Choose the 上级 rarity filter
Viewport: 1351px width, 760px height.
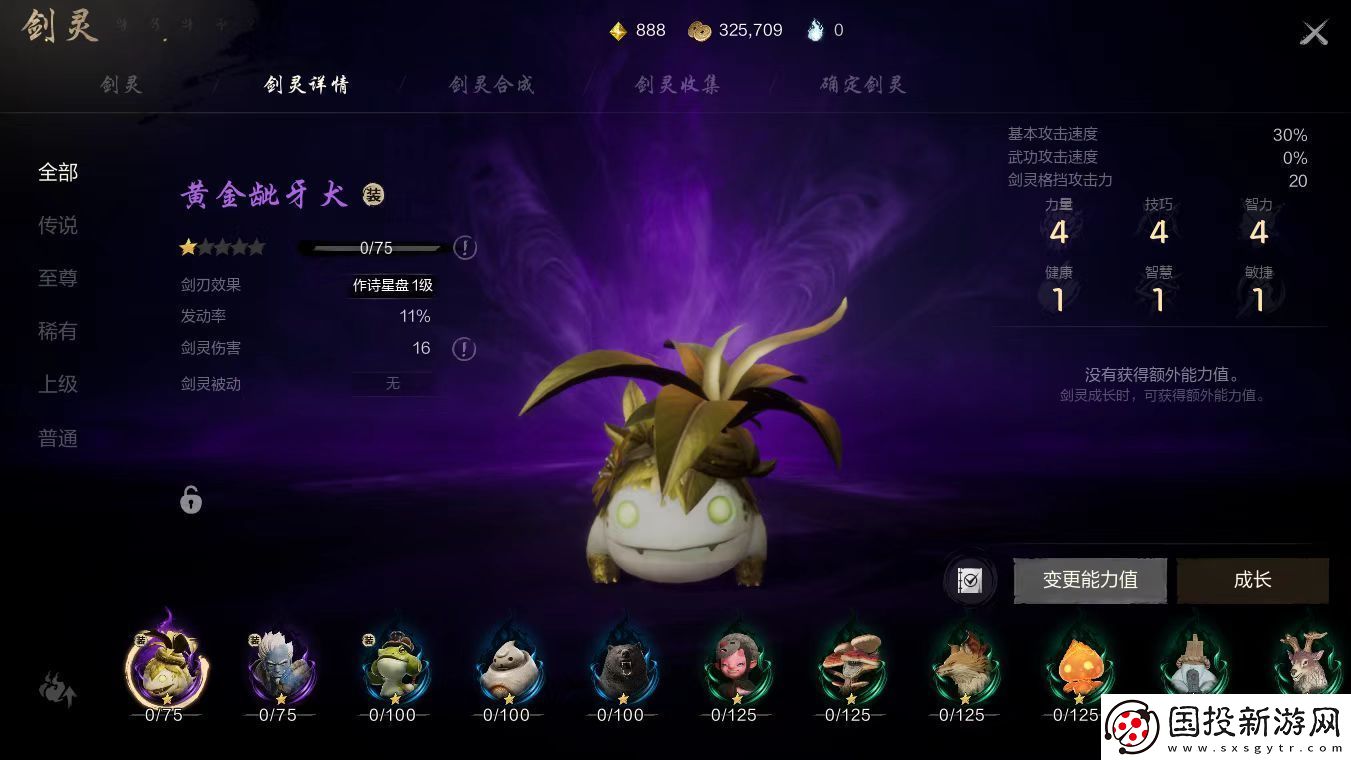click(x=58, y=384)
